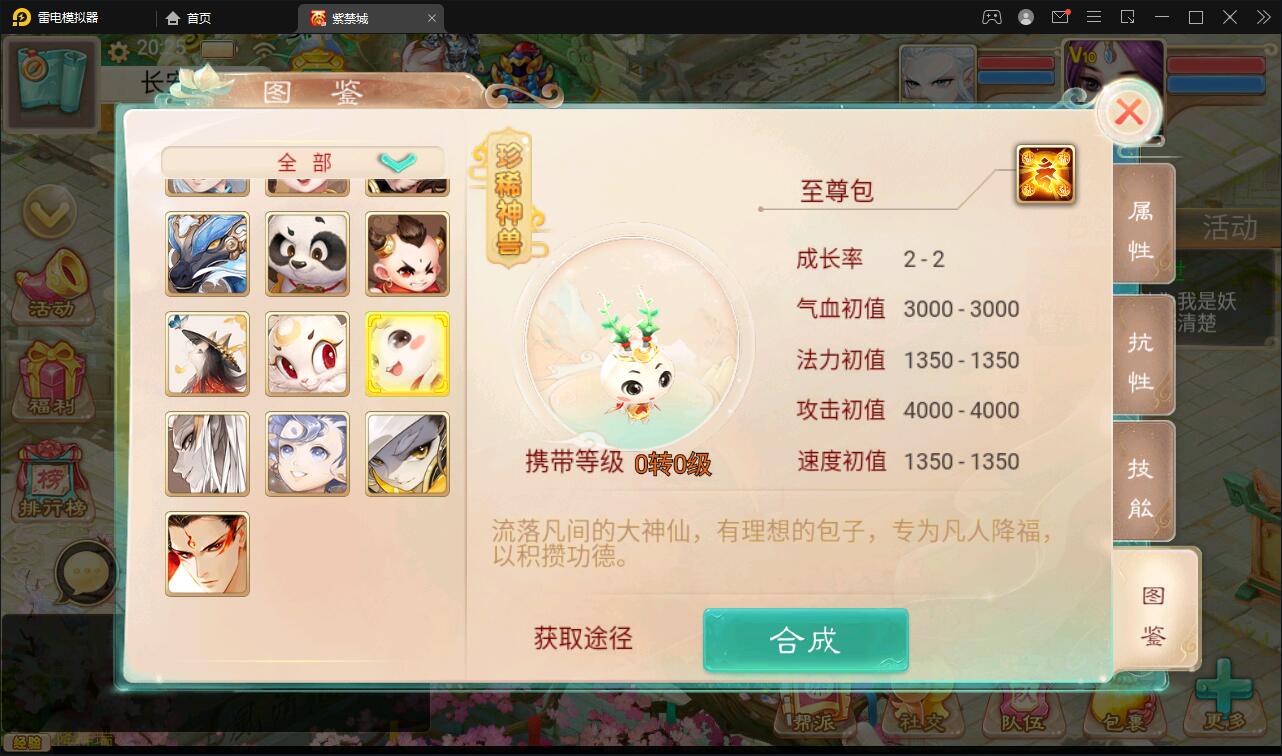Collapse the left sidebar with the chevron button
1282x756 pixels.
click(x=52, y=213)
